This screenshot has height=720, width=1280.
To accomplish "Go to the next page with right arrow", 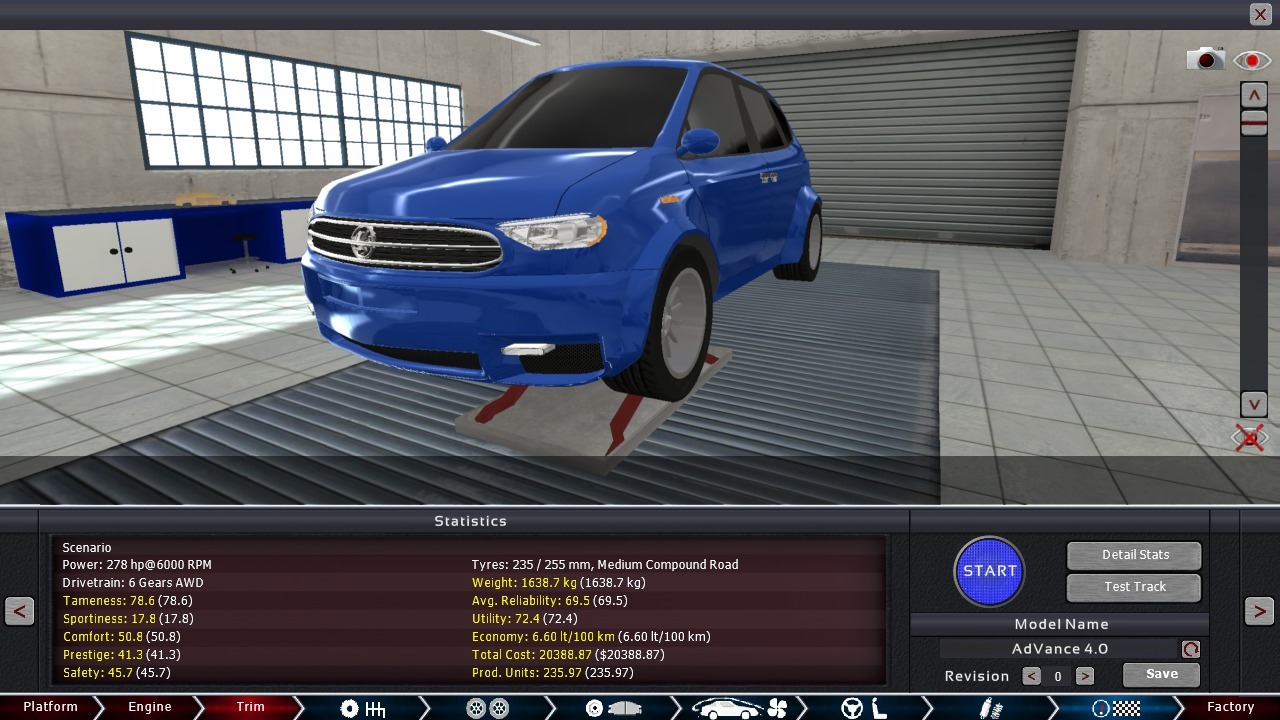I will coord(1259,611).
